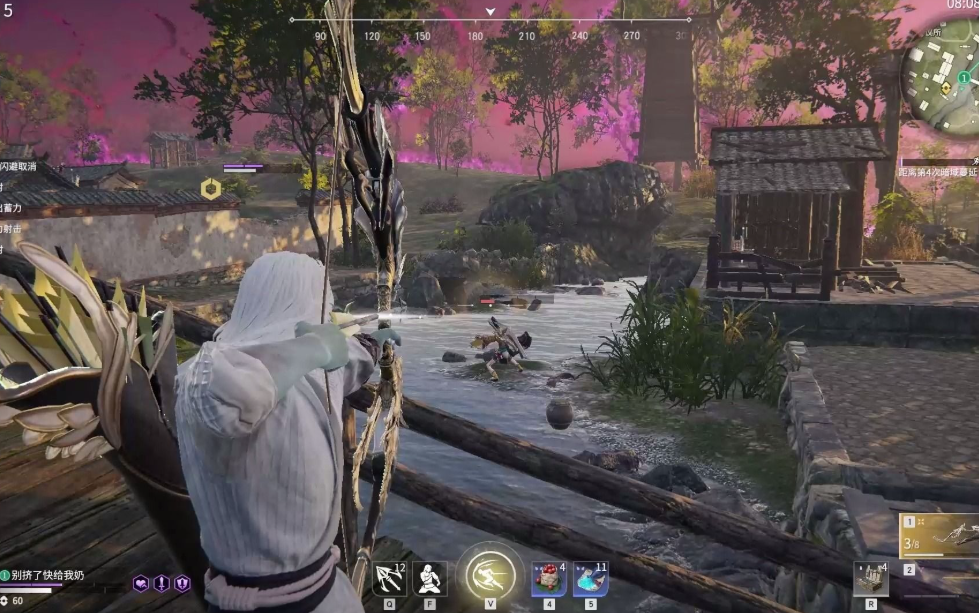Use the blue healing potion item
The height and width of the screenshot is (613, 979).
coord(590,579)
